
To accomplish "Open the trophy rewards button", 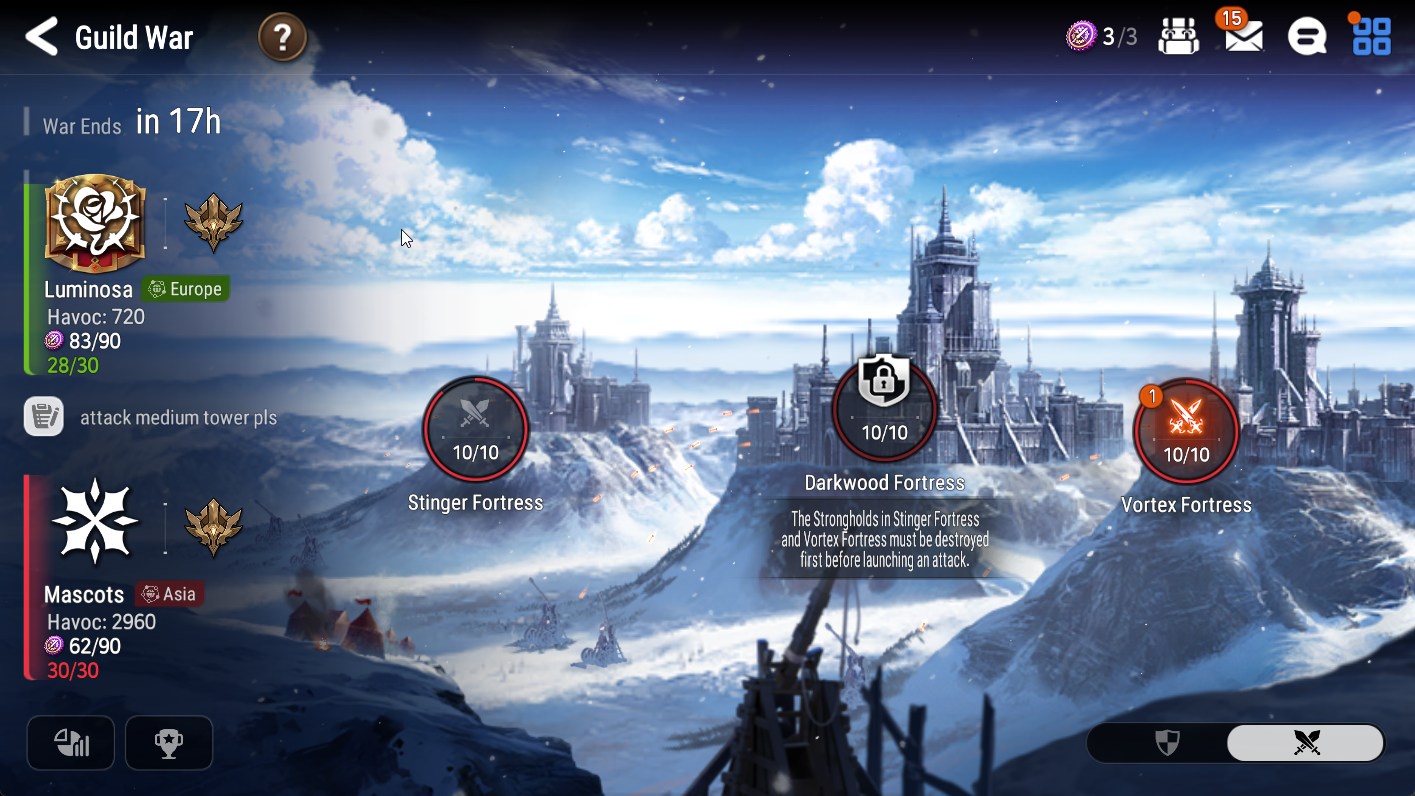I will click(x=169, y=743).
